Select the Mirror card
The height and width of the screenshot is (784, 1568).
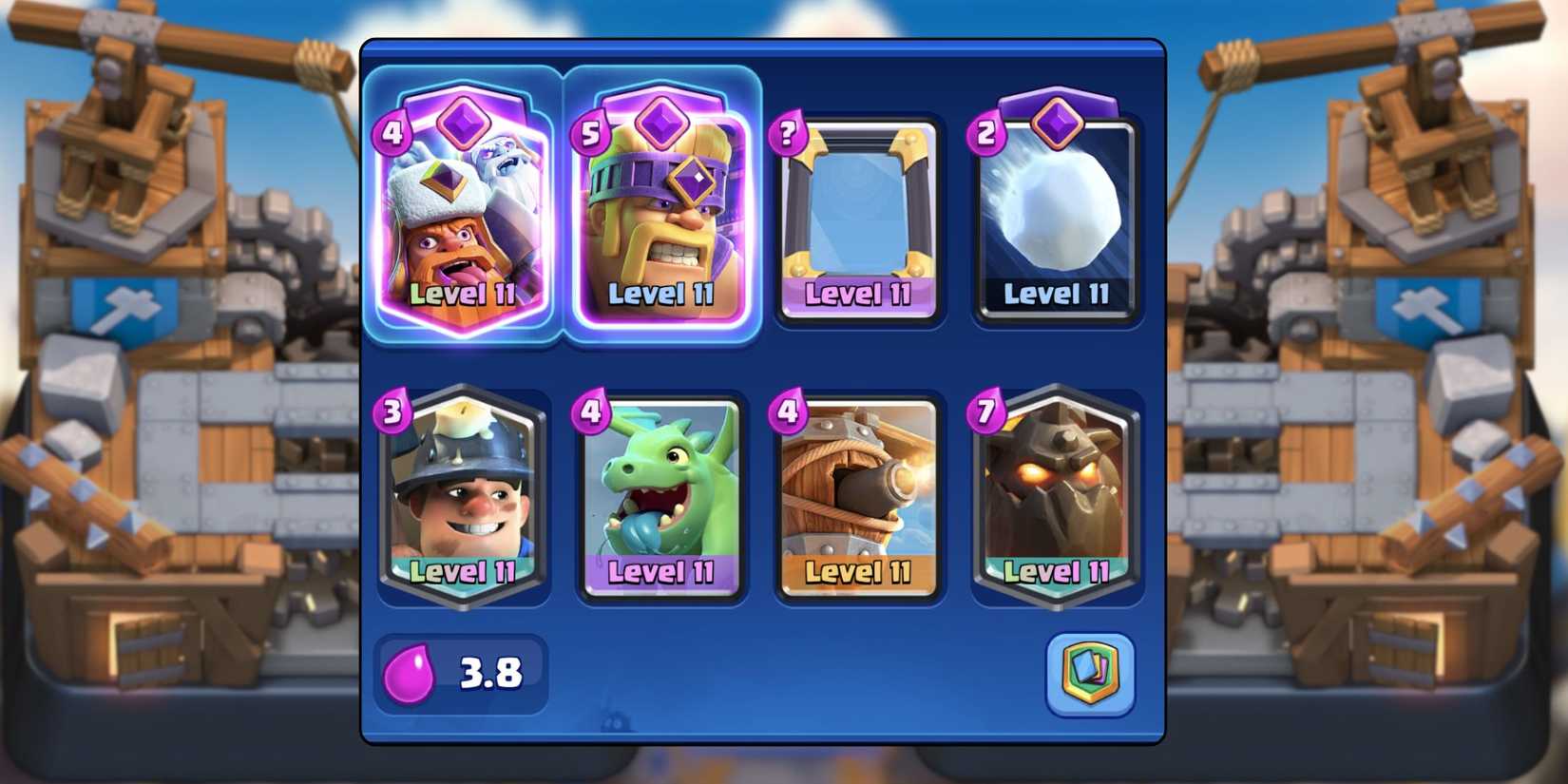pos(859,219)
